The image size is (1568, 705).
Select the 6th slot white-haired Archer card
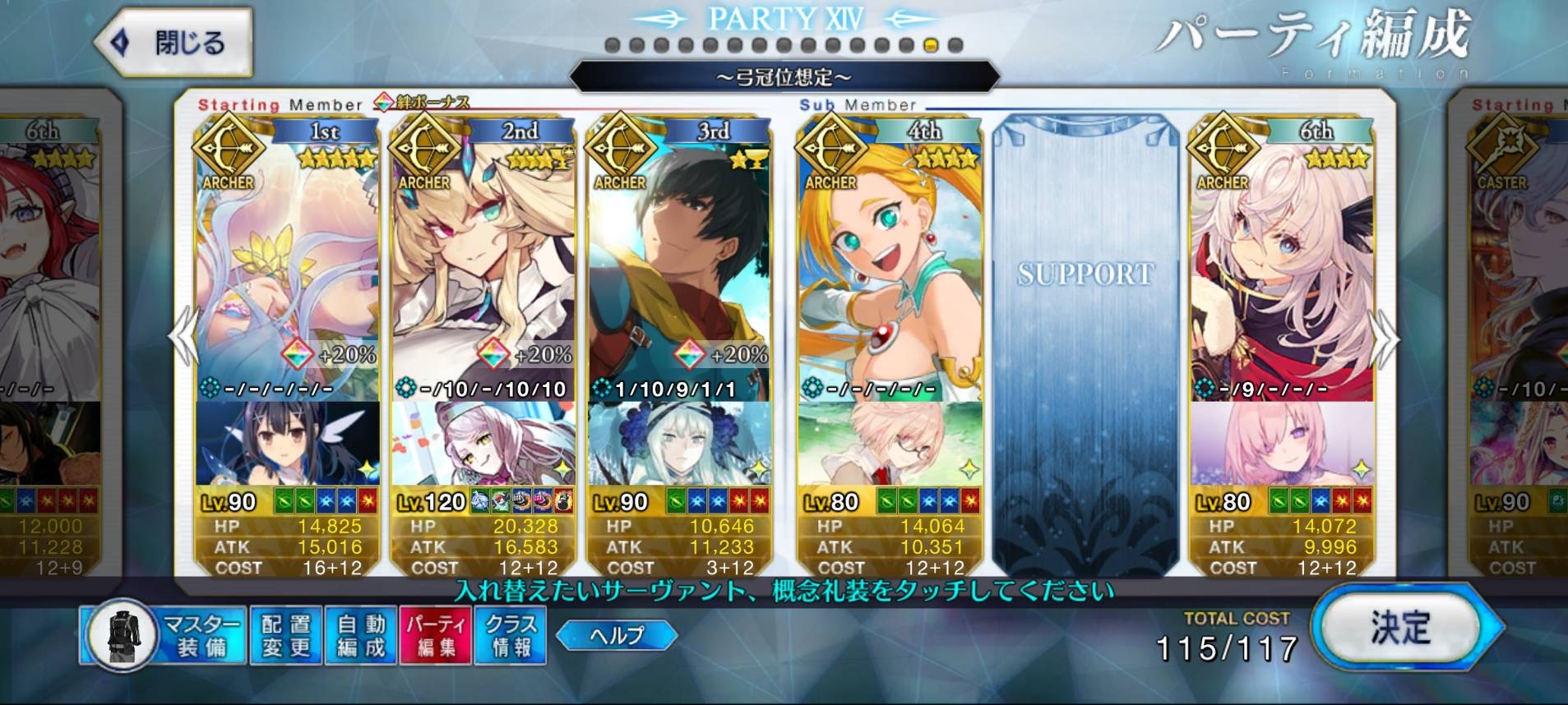pyautogui.click(x=1281, y=263)
